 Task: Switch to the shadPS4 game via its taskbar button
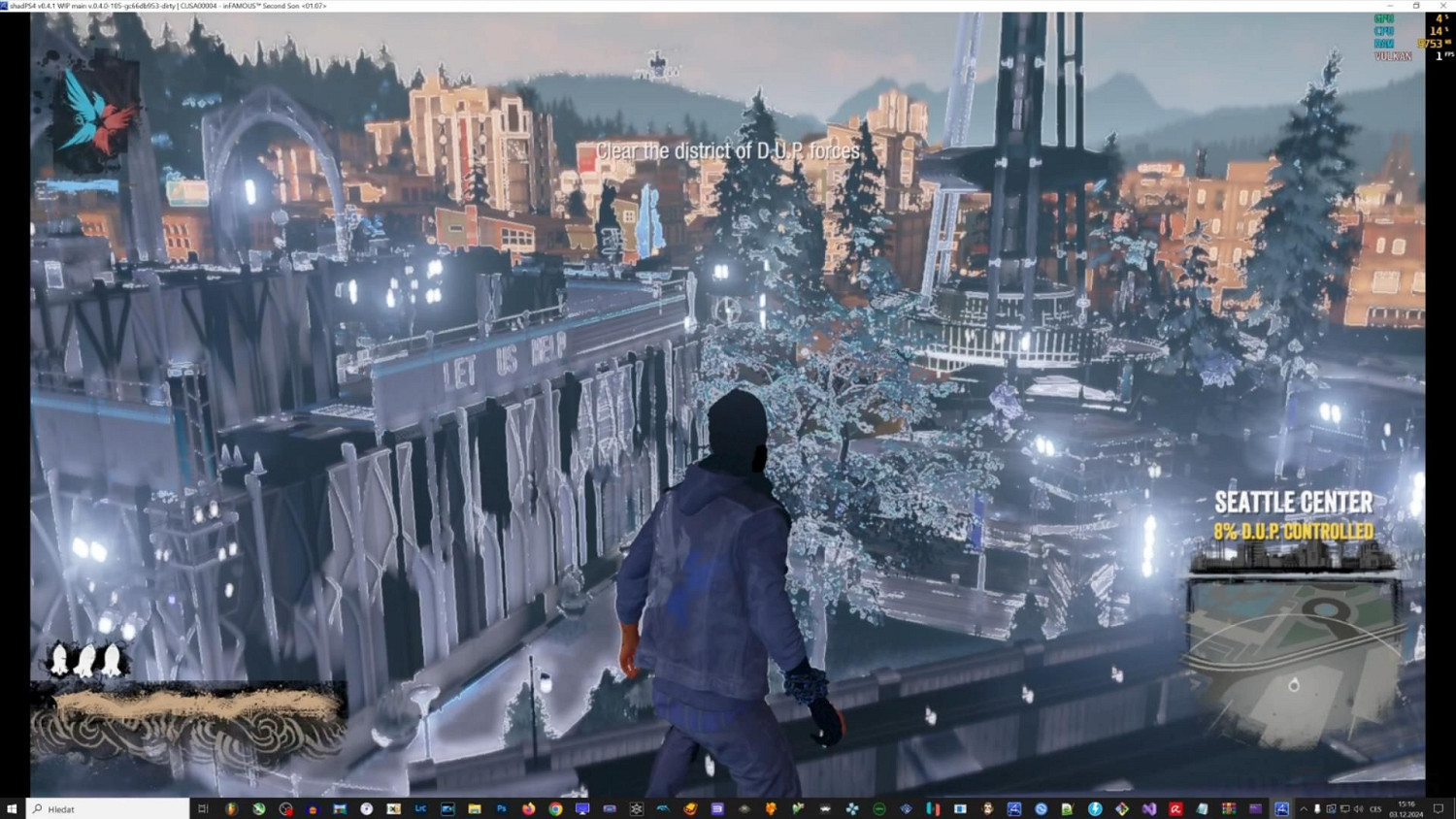pos(1280,808)
